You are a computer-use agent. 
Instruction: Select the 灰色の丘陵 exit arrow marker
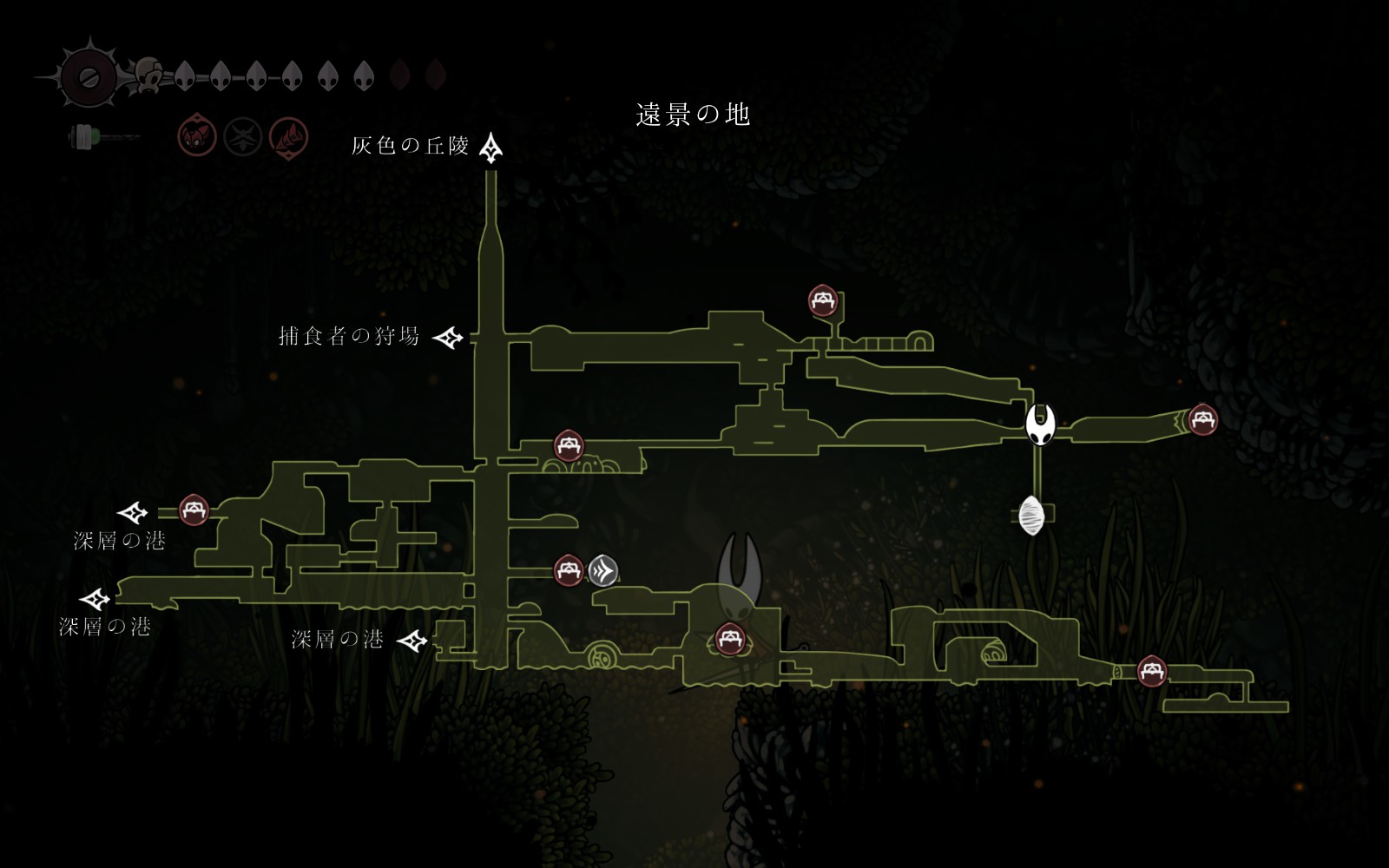[491, 148]
